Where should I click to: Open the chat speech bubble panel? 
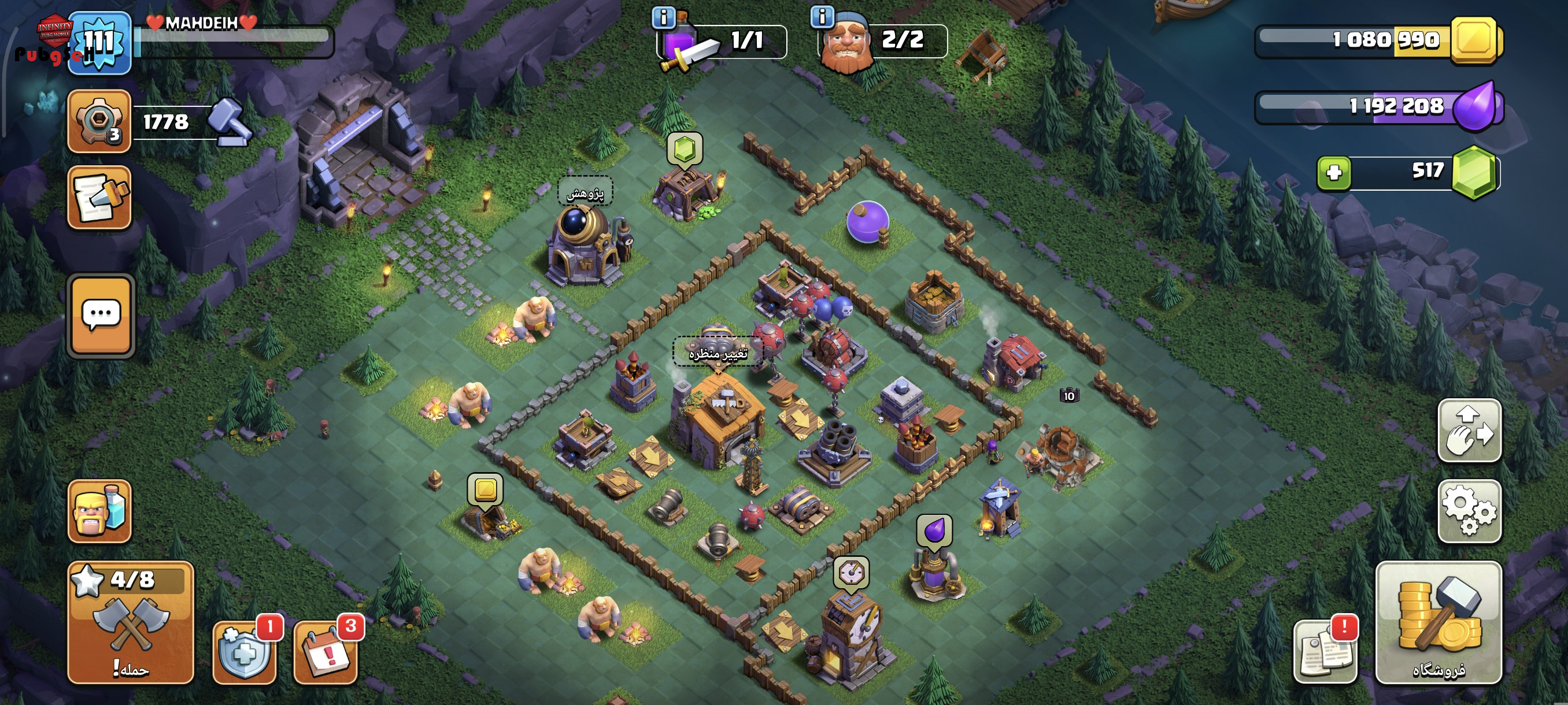(x=101, y=315)
